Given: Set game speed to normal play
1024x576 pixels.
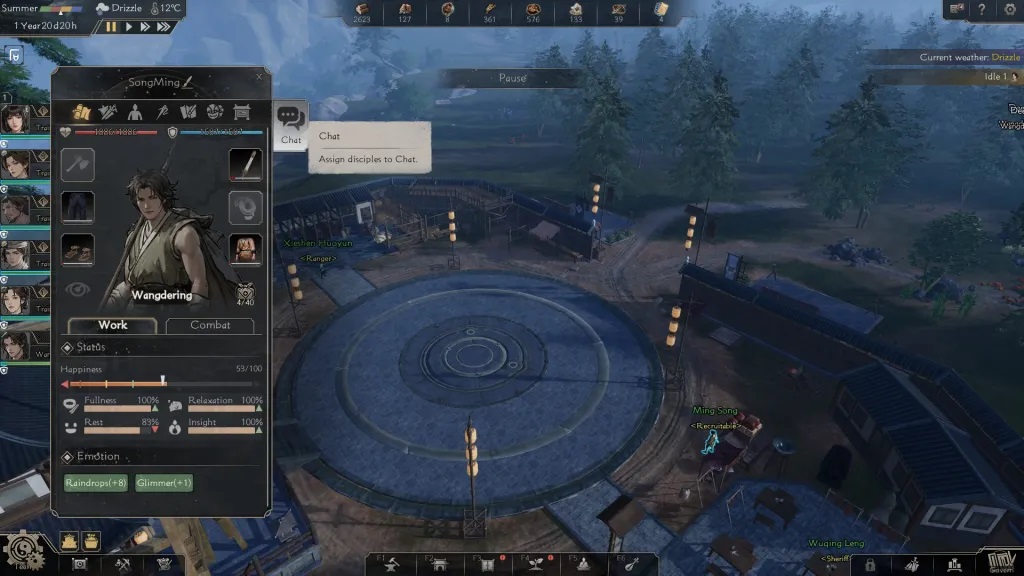Looking at the screenshot, I should (x=129, y=26).
